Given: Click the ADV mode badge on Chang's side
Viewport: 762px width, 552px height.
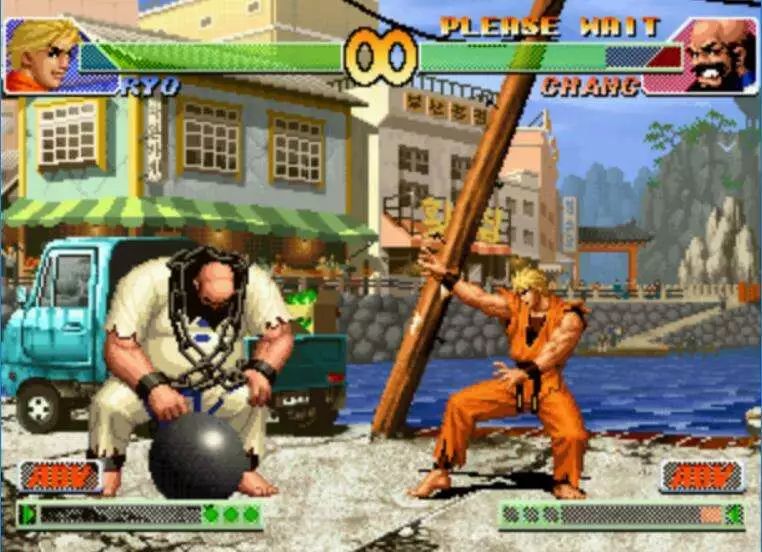Looking at the screenshot, I should click(702, 476).
